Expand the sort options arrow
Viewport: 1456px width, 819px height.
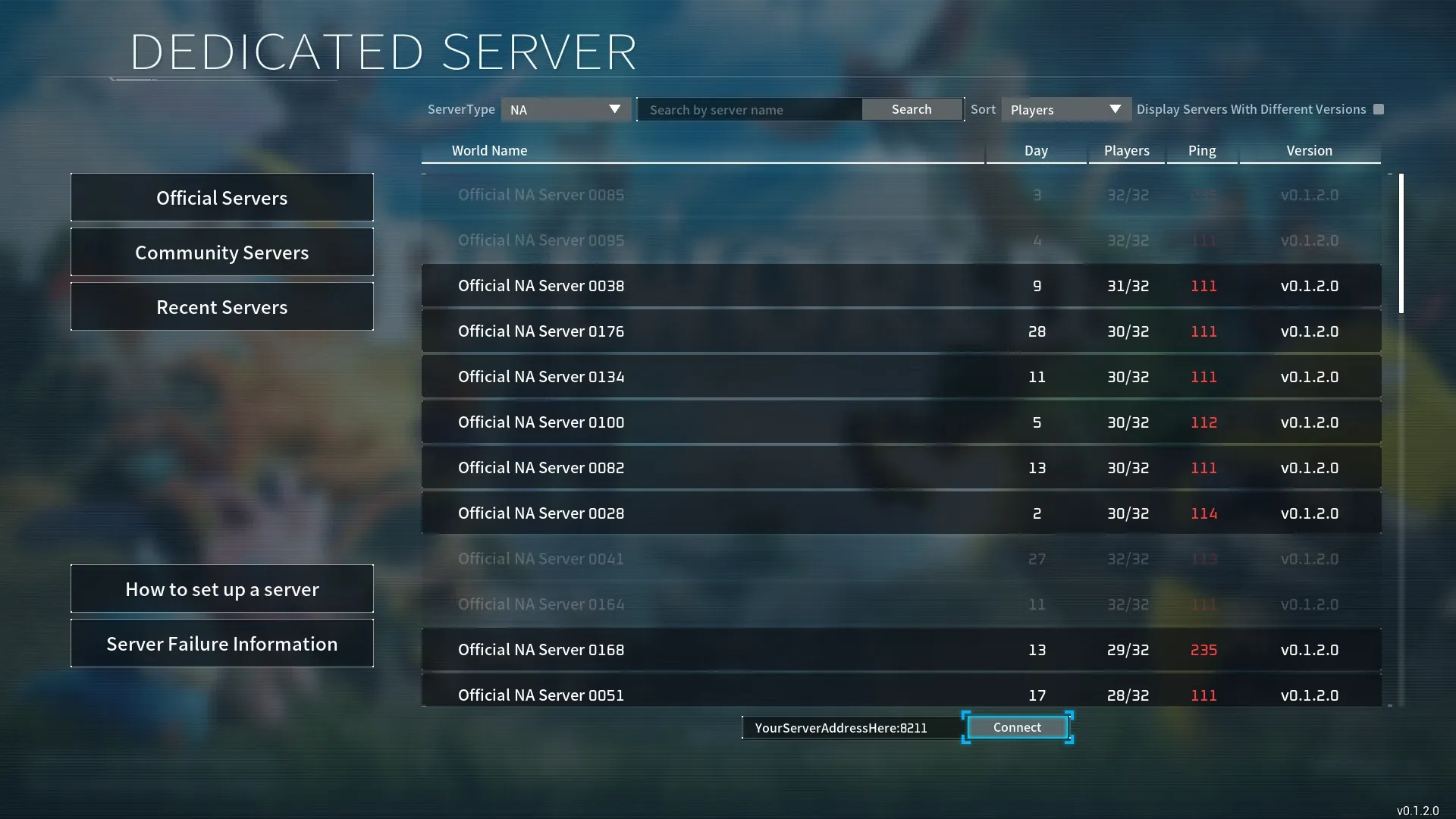pyautogui.click(x=1113, y=109)
